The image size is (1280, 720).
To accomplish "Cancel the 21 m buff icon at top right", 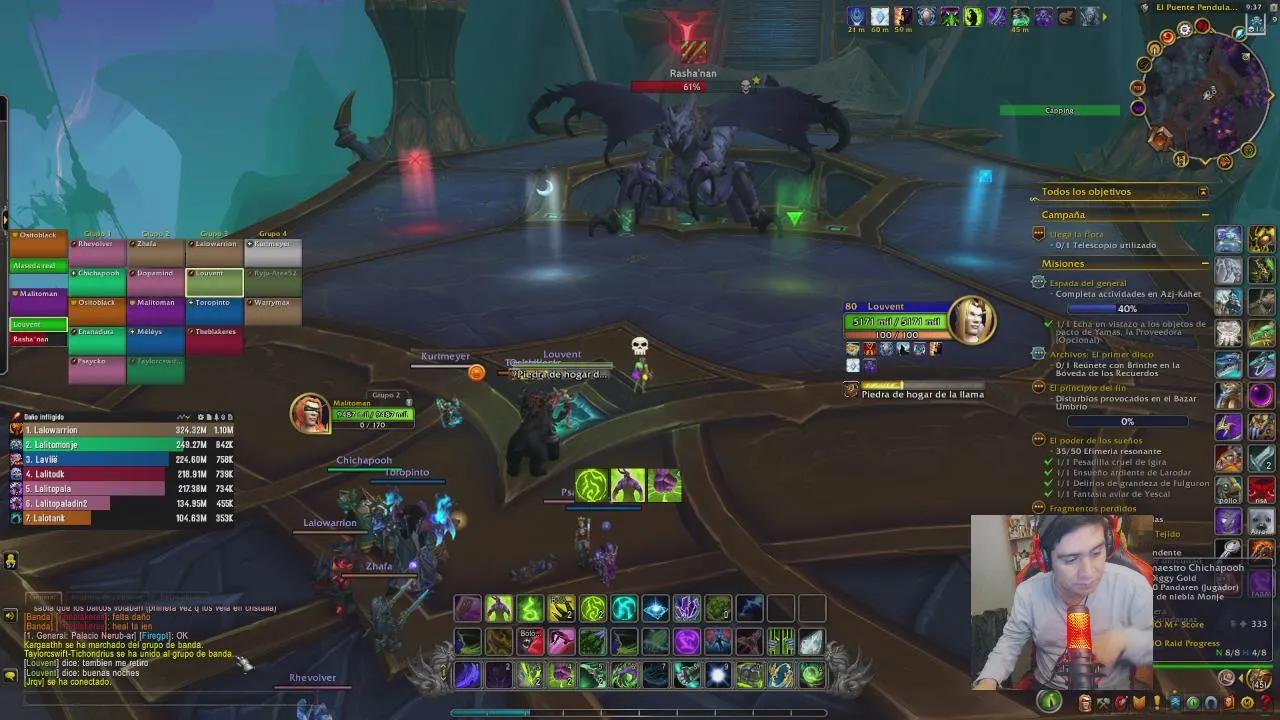I will 858,16.
